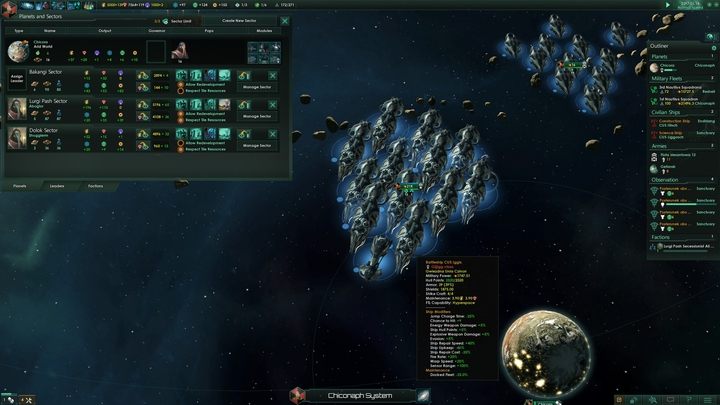This screenshot has height=405, width=720.
Task: Select Science Ship in the Outliner
Action: 671,131
